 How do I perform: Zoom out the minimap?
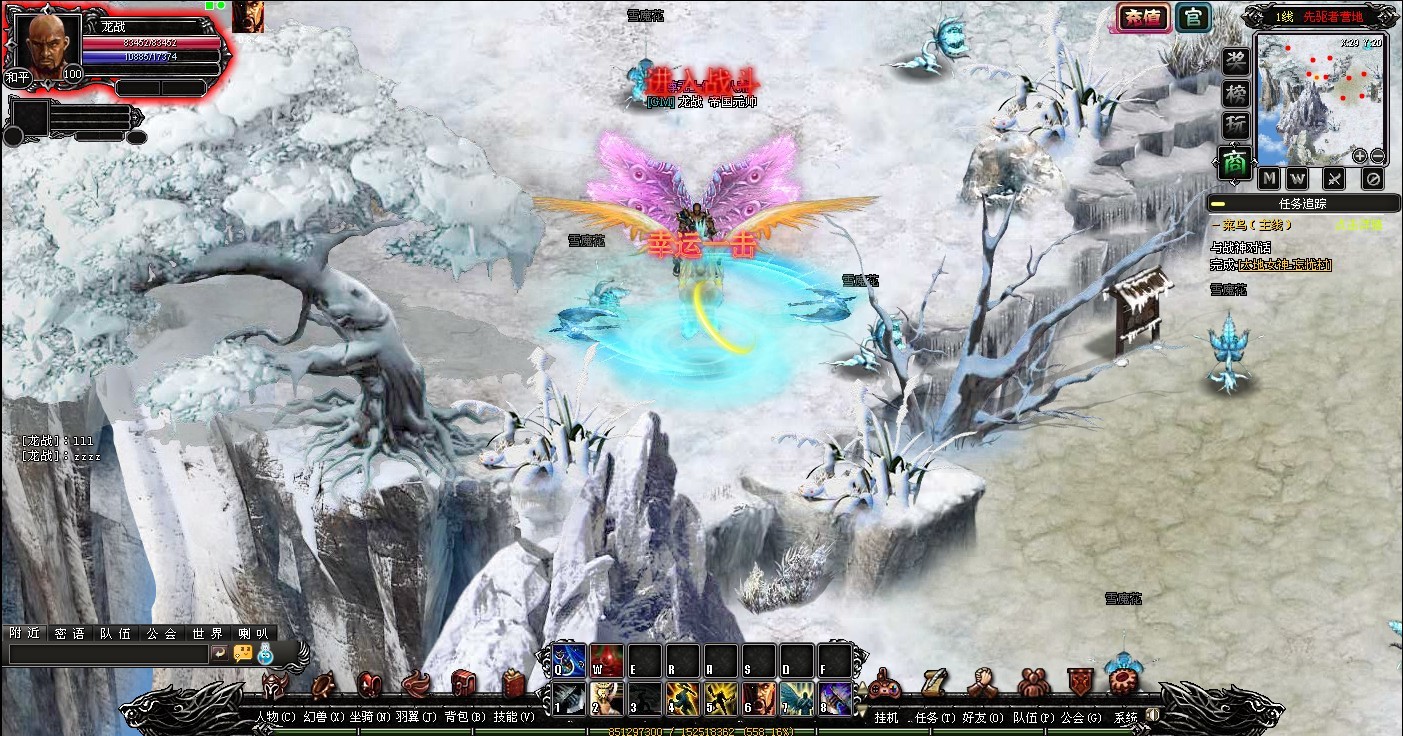pos(1377,156)
